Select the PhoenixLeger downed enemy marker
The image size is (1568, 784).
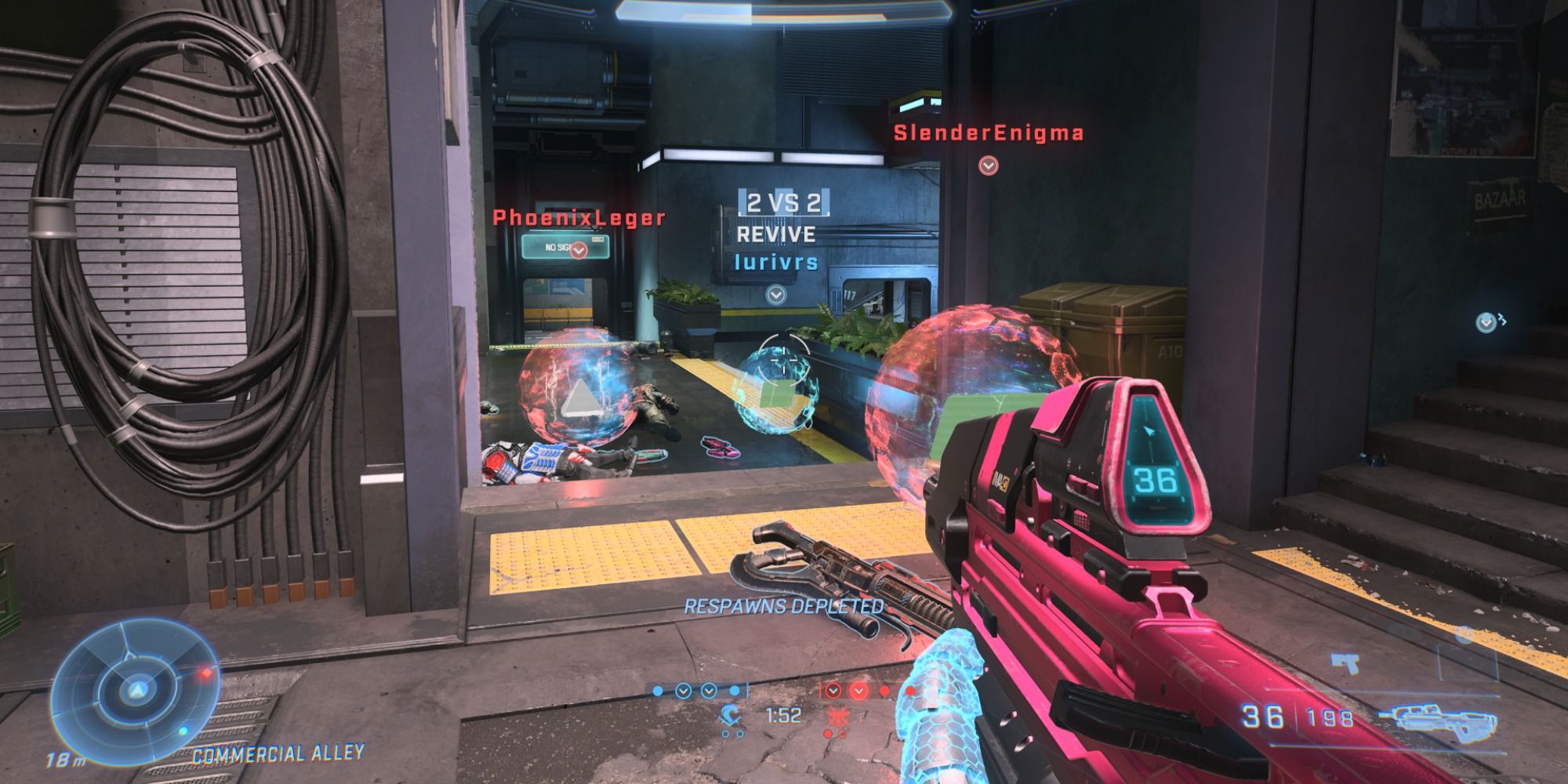(579, 250)
